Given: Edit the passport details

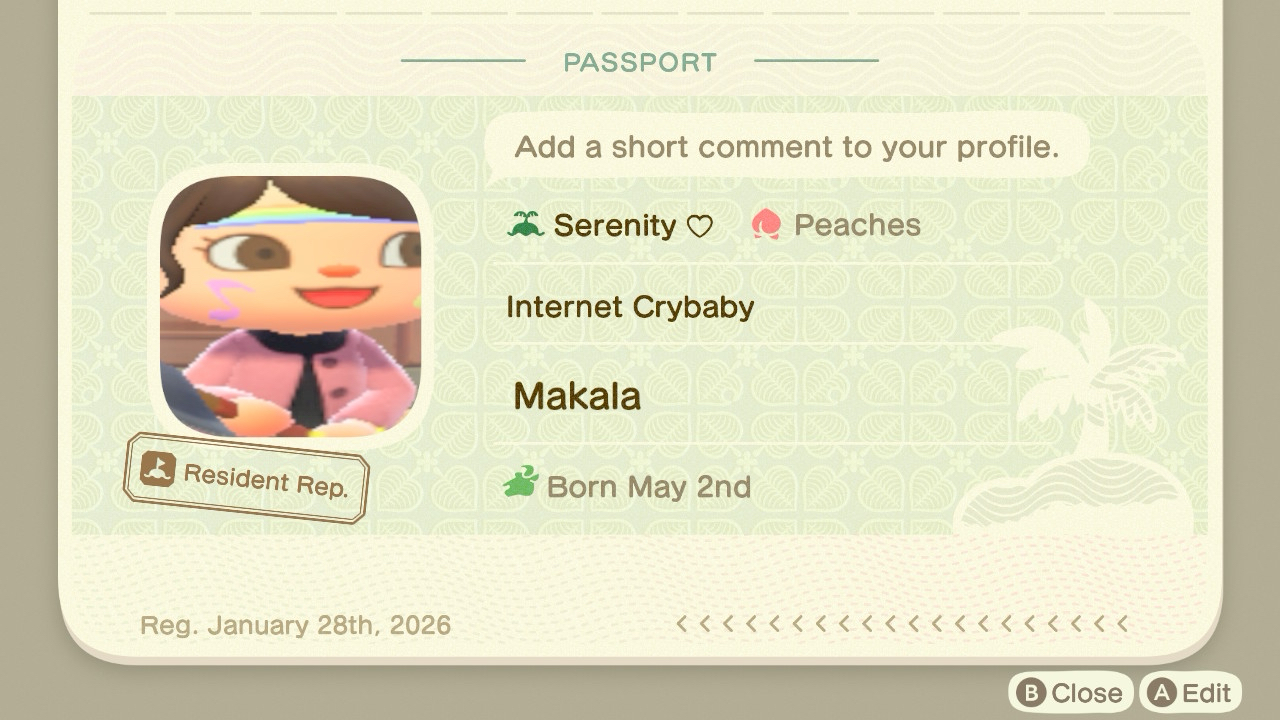Looking at the screenshot, I should (x=1190, y=693).
